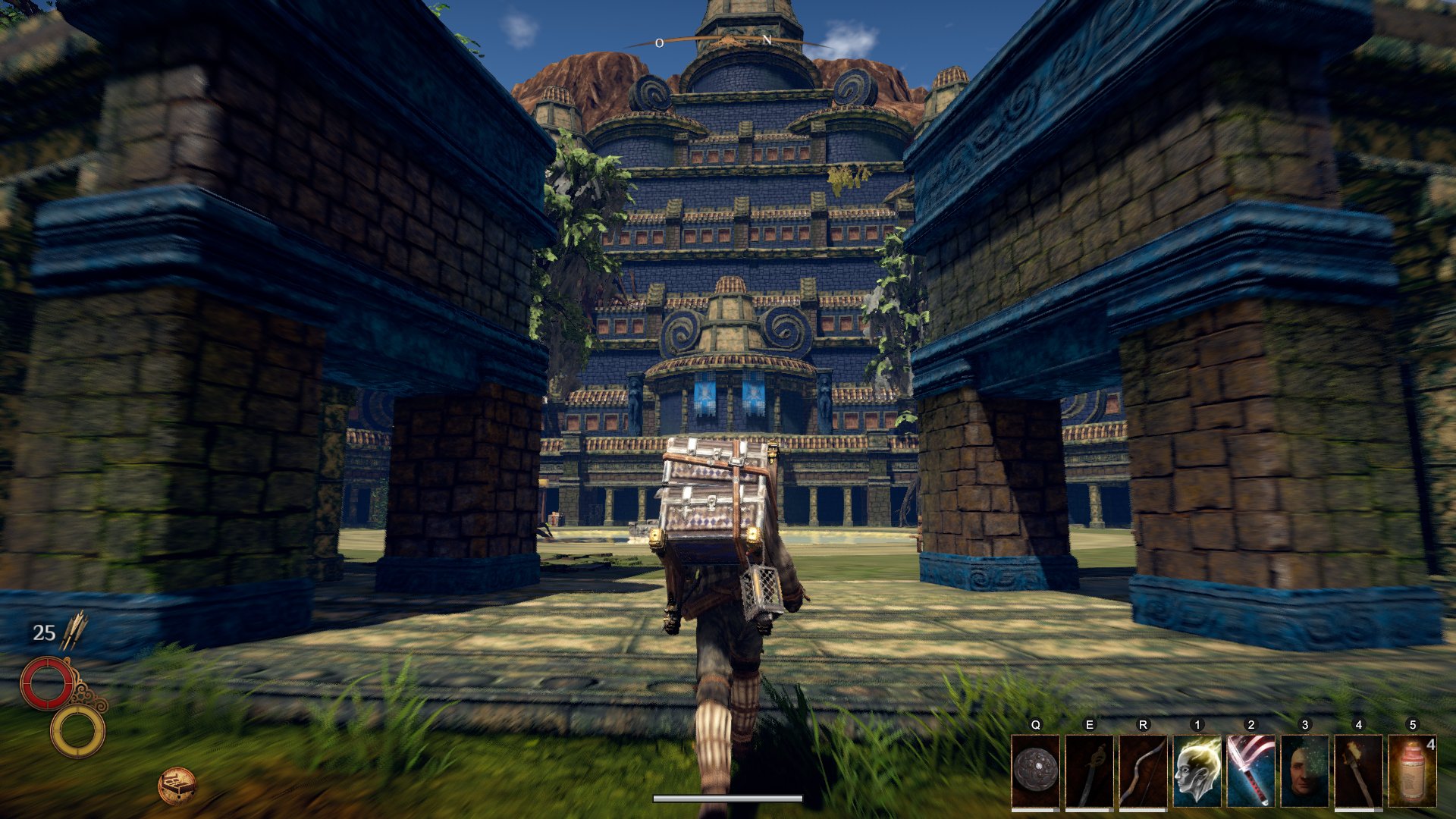1456x819 pixels.
Task: Select the torch quickslot
Action: point(1359,770)
